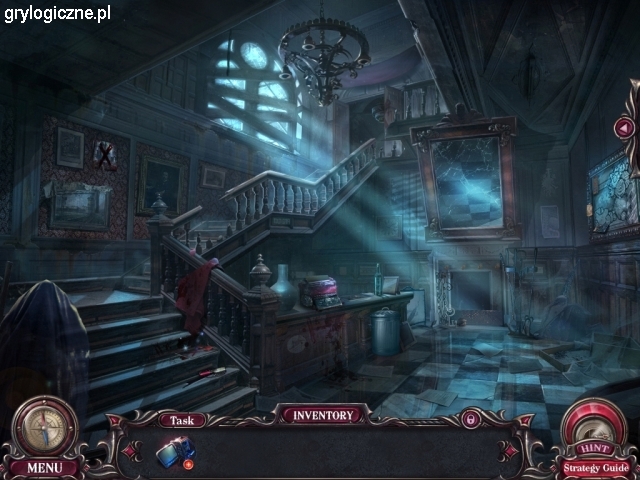640x480 pixels.
Task: Click the INVENTORY label
Action: [322, 415]
